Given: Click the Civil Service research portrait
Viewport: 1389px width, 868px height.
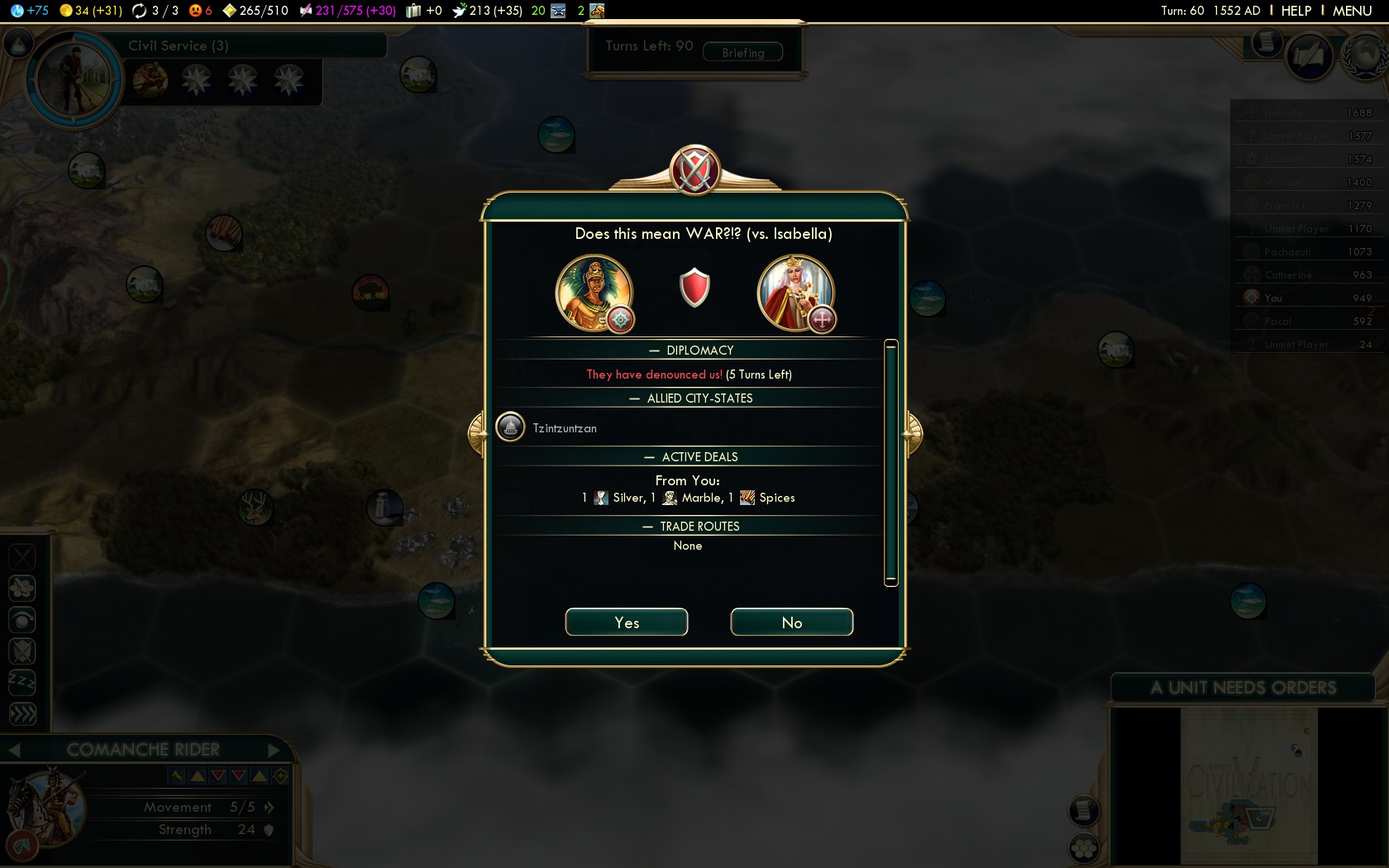Looking at the screenshot, I should tap(74, 79).
